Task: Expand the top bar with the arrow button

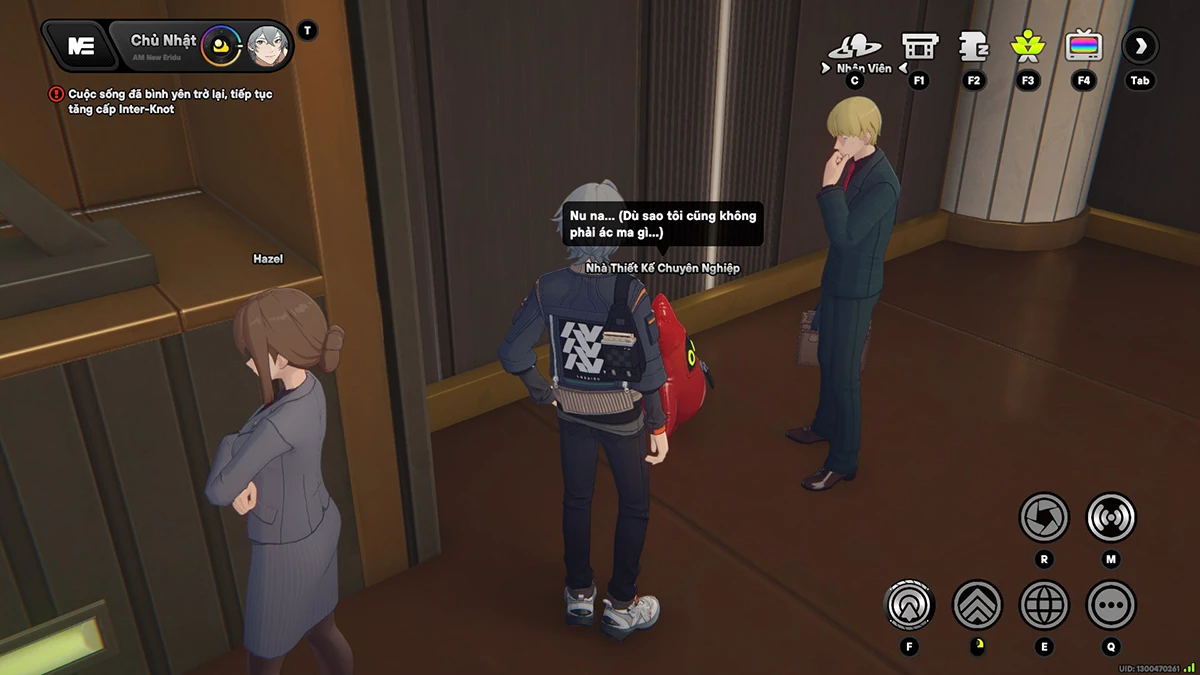Action: click(x=1140, y=46)
